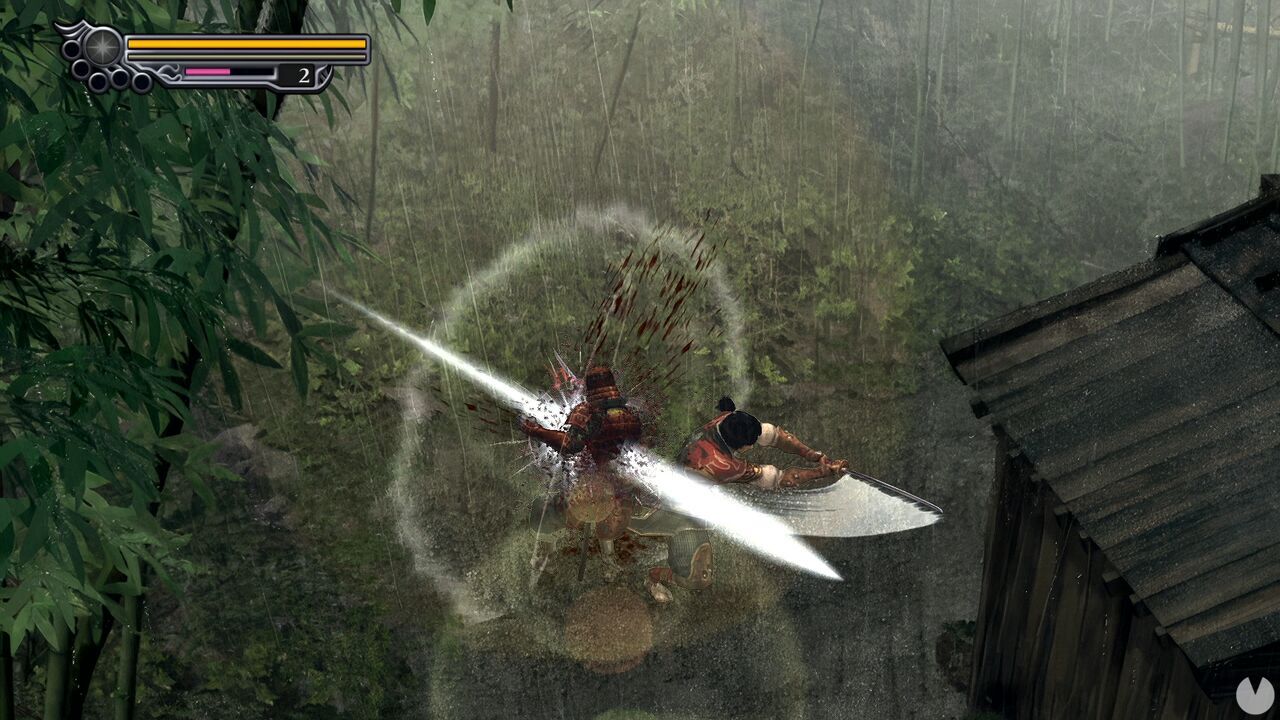The height and width of the screenshot is (720, 1280).
Task: Select the topmost small soul orb icon
Action: 70,47
